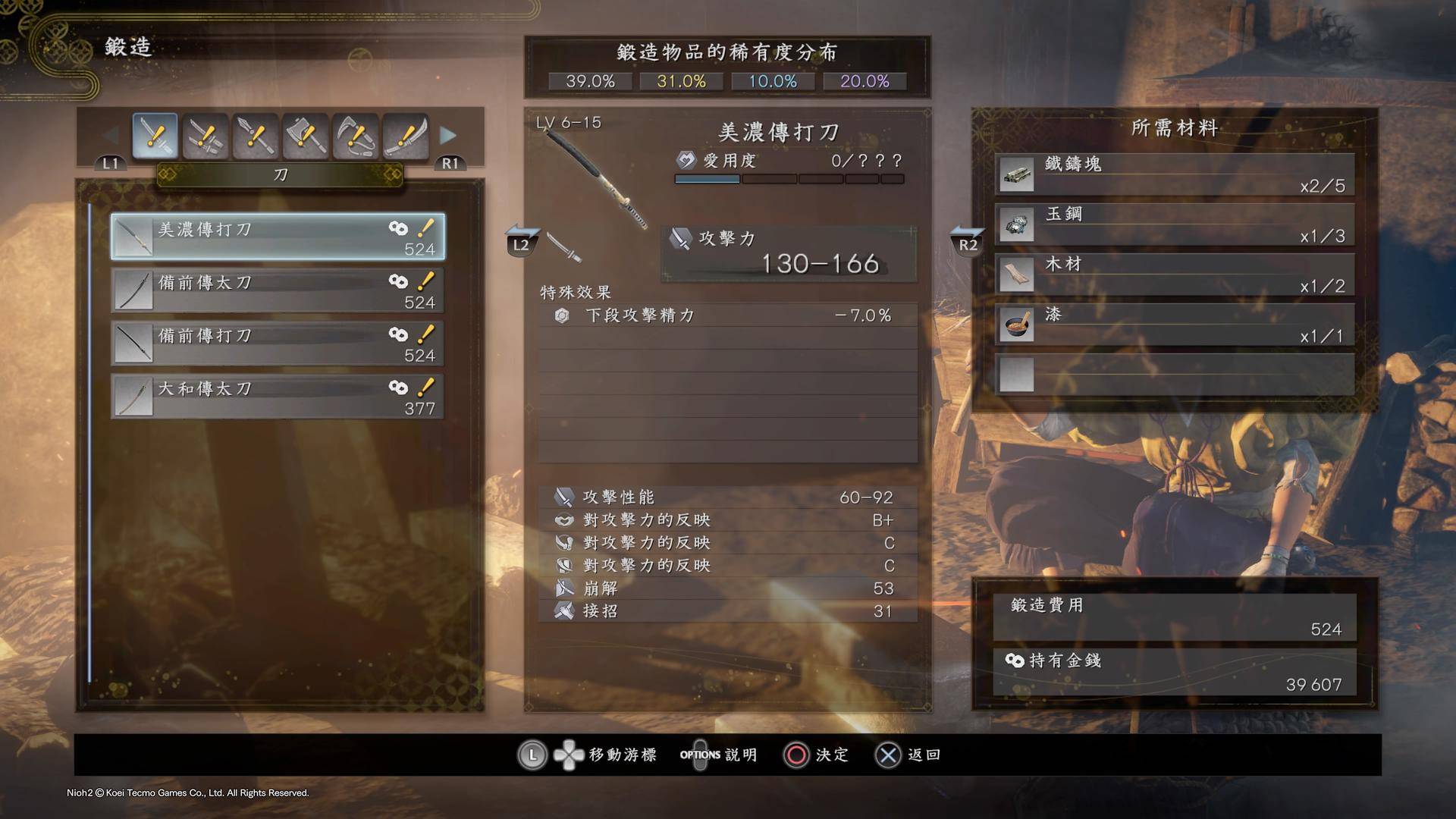Click the 漆 lacquer bowl material icon
Screen dimensions: 1456x819
(x=1016, y=324)
